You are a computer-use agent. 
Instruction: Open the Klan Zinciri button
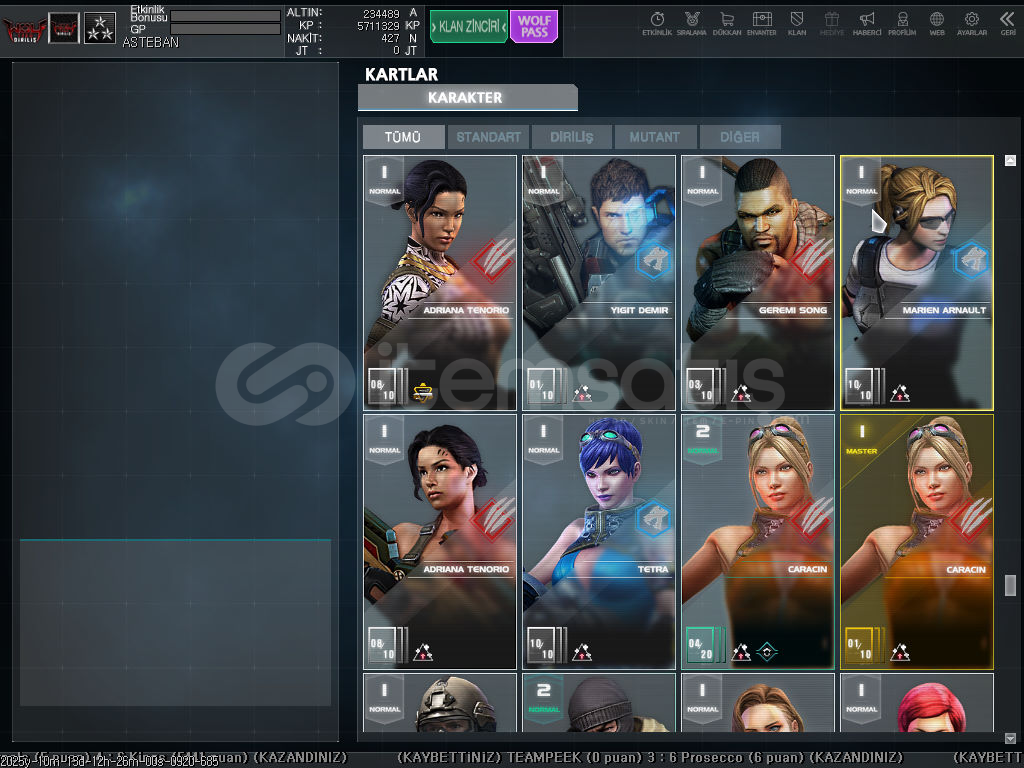click(x=468, y=26)
